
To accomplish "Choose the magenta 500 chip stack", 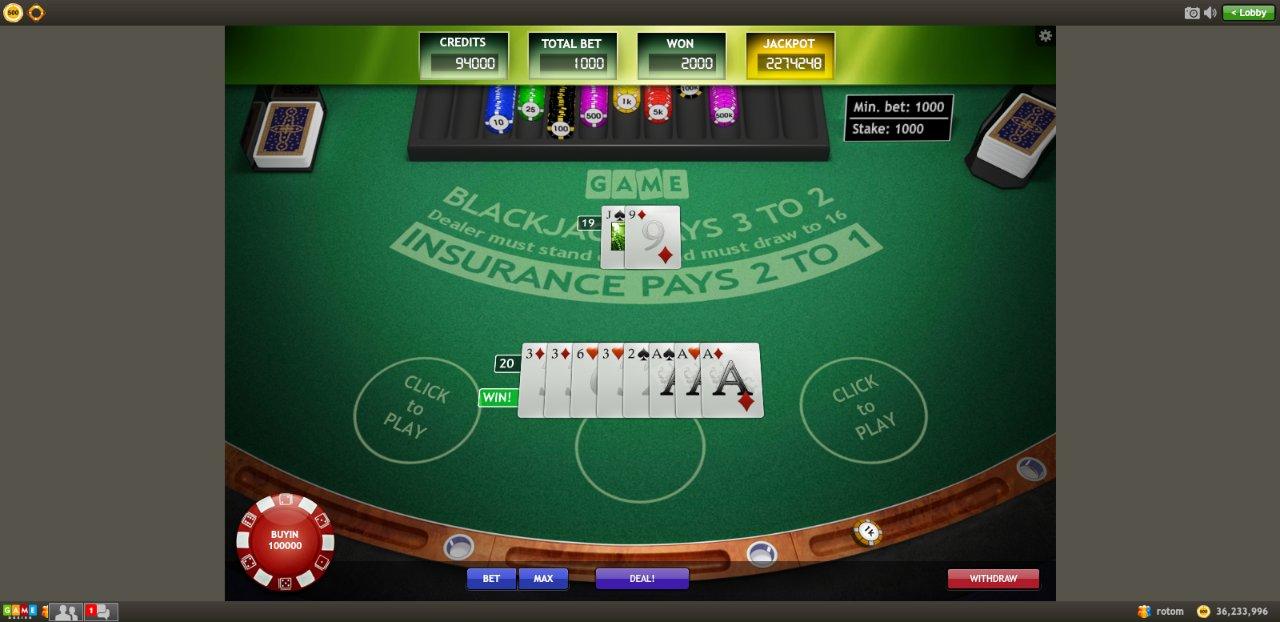I will [593, 108].
